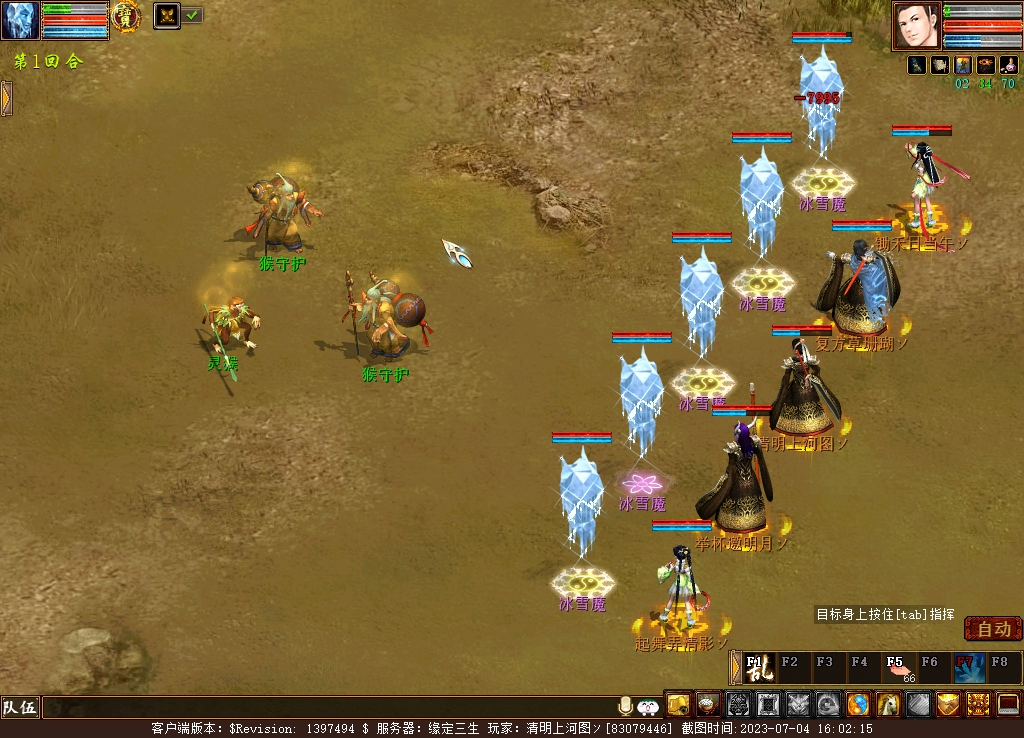Activate the F7 blue skill slot
This screenshot has height=738, width=1024.
[968, 667]
